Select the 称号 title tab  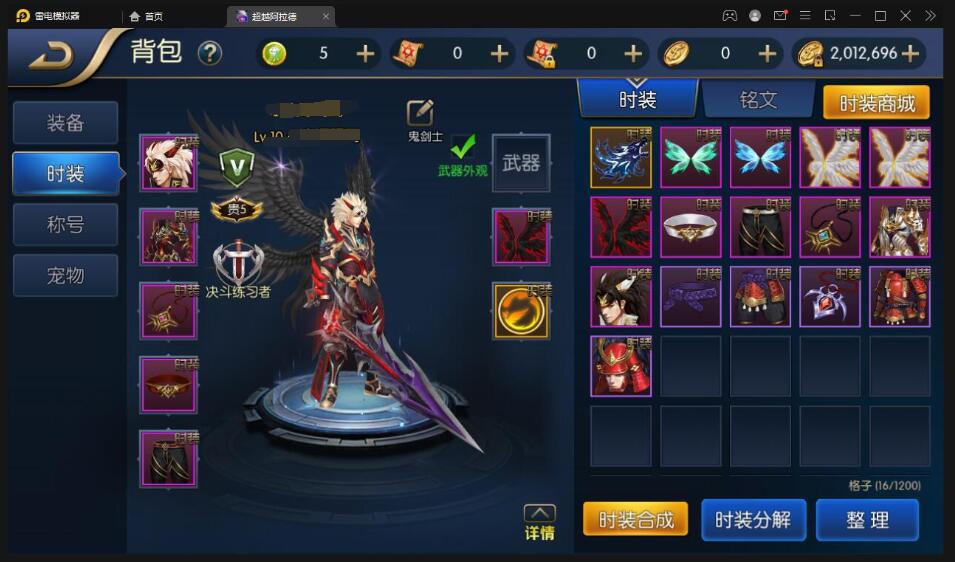[x=65, y=225]
